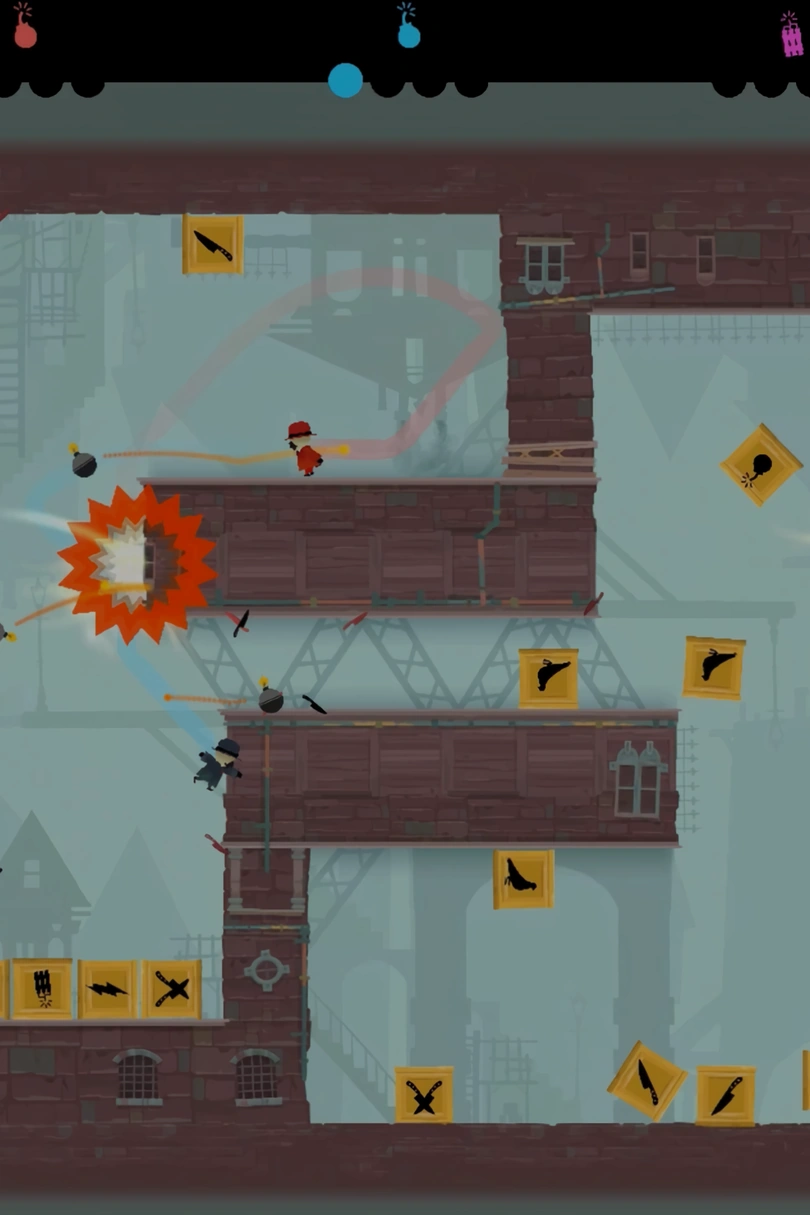Select the blue bomb player icon
810x1215 pixels.
tap(408, 28)
